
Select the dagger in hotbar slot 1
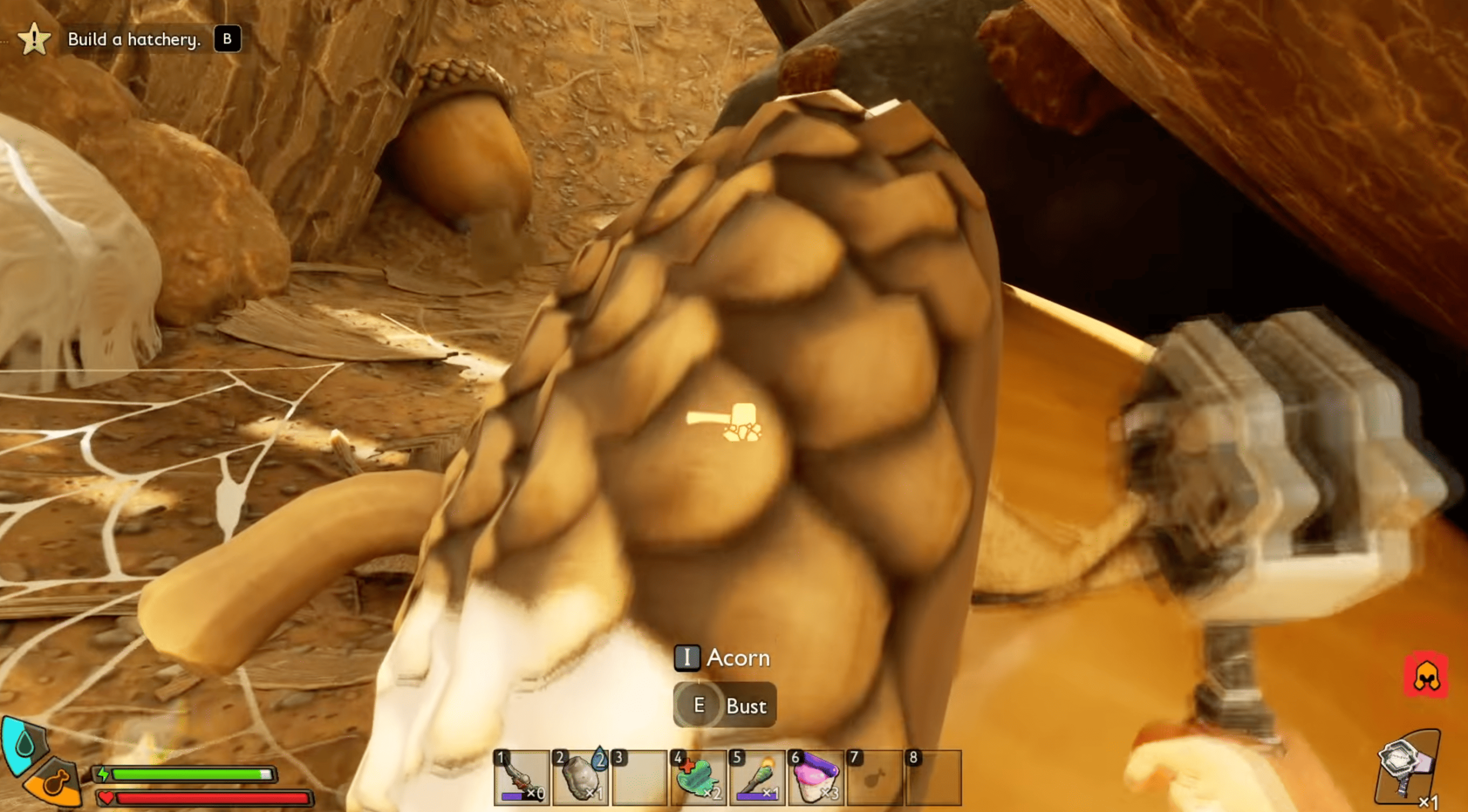(x=521, y=778)
